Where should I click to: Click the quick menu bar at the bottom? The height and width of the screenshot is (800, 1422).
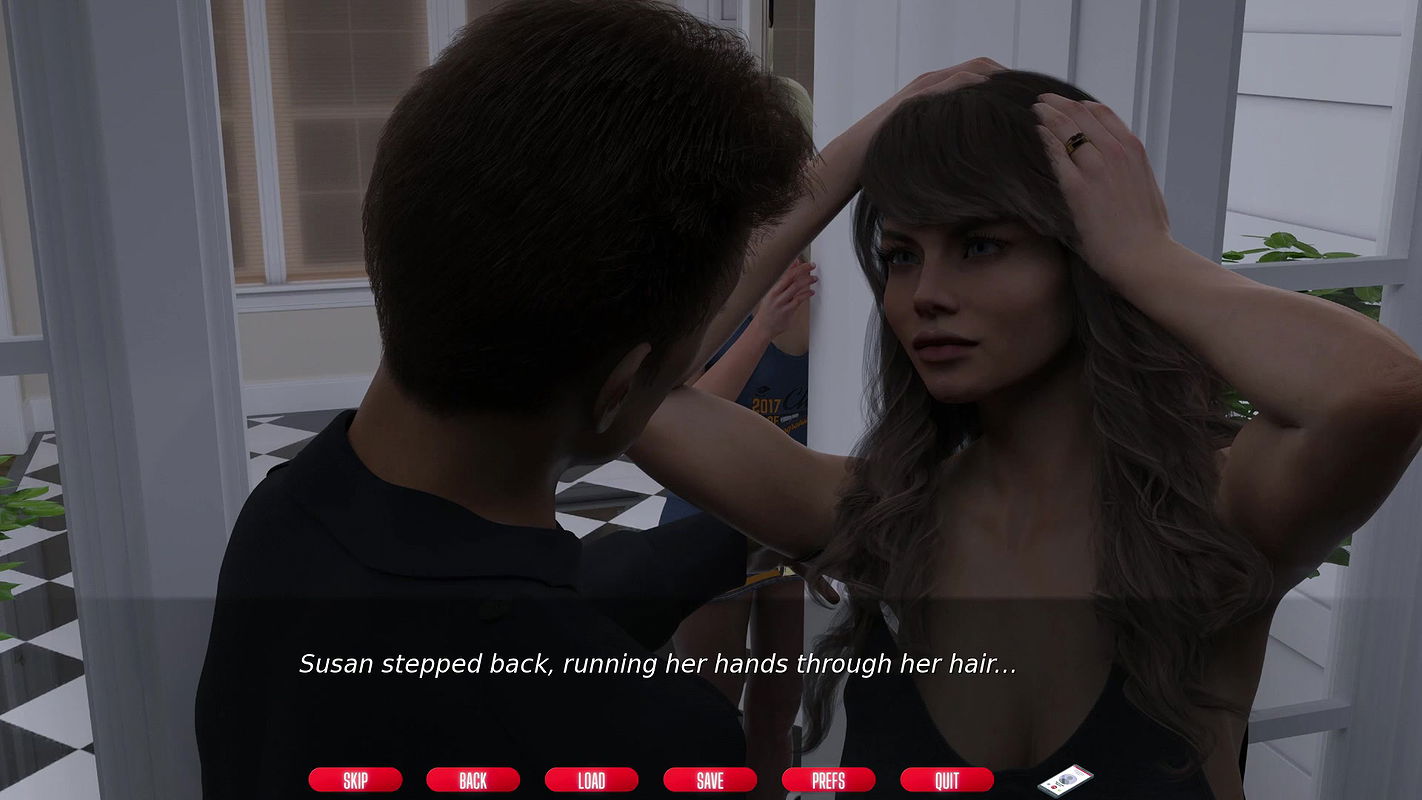point(650,780)
